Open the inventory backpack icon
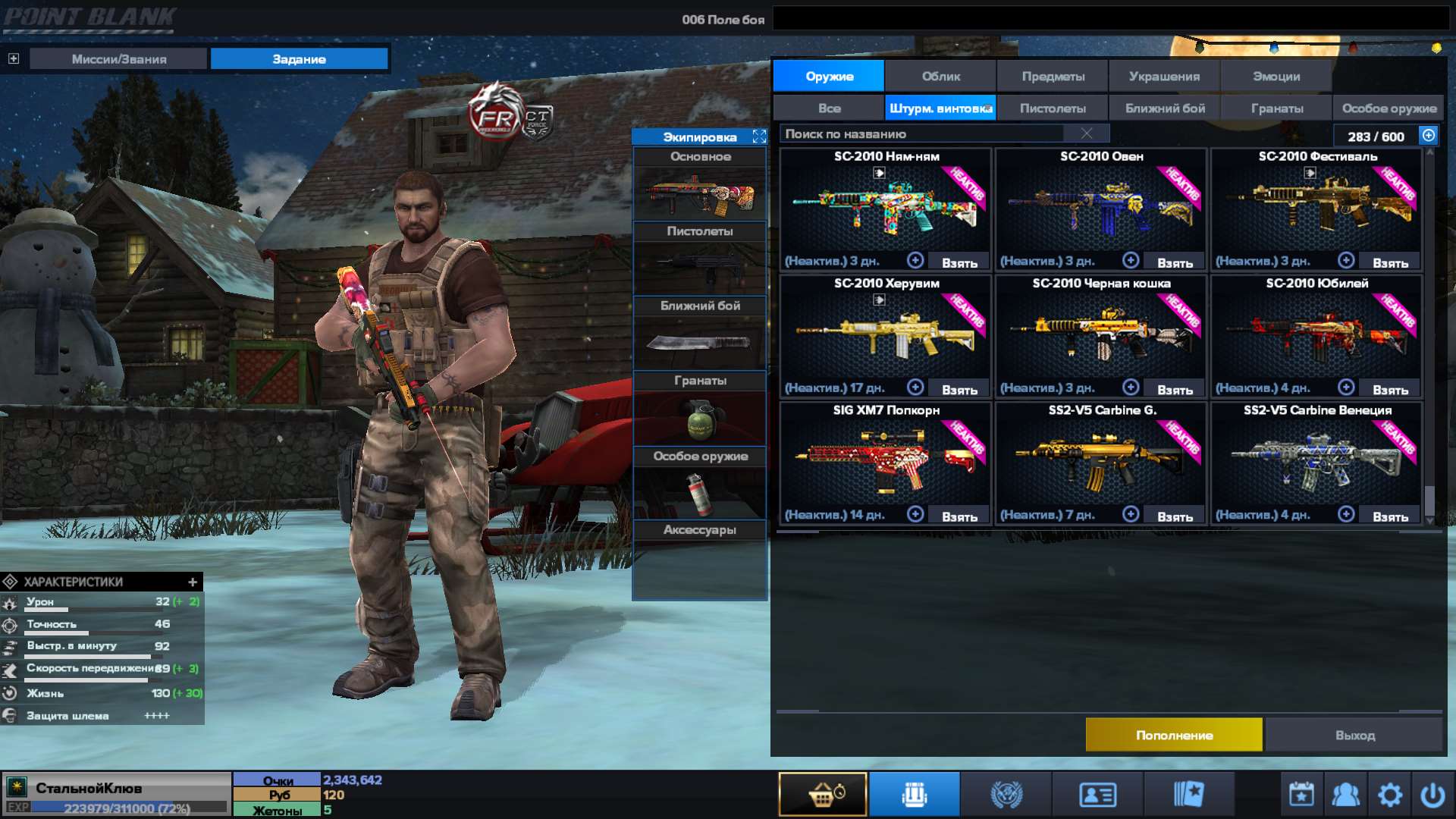 click(x=914, y=793)
